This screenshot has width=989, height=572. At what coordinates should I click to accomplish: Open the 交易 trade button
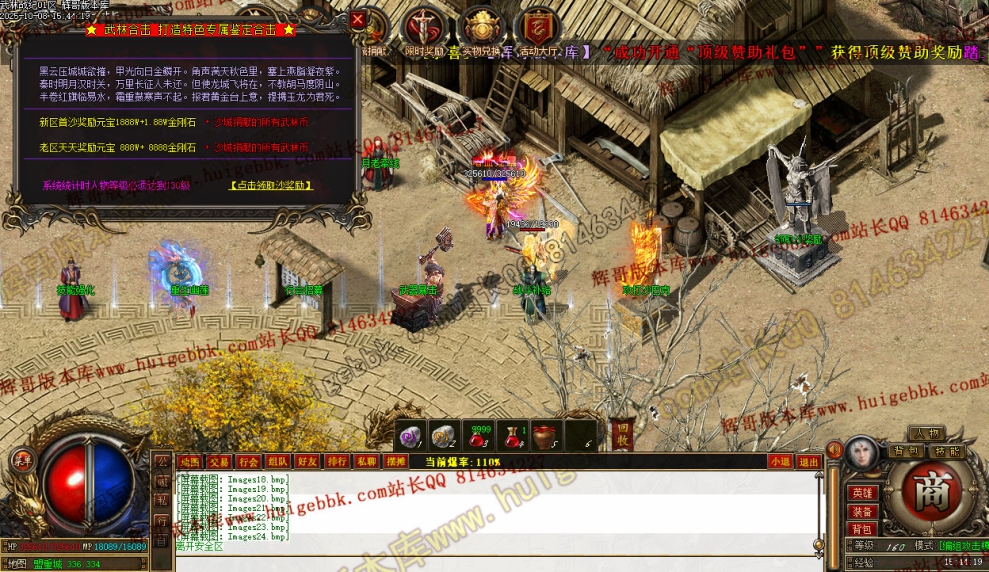(x=219, y=461)
